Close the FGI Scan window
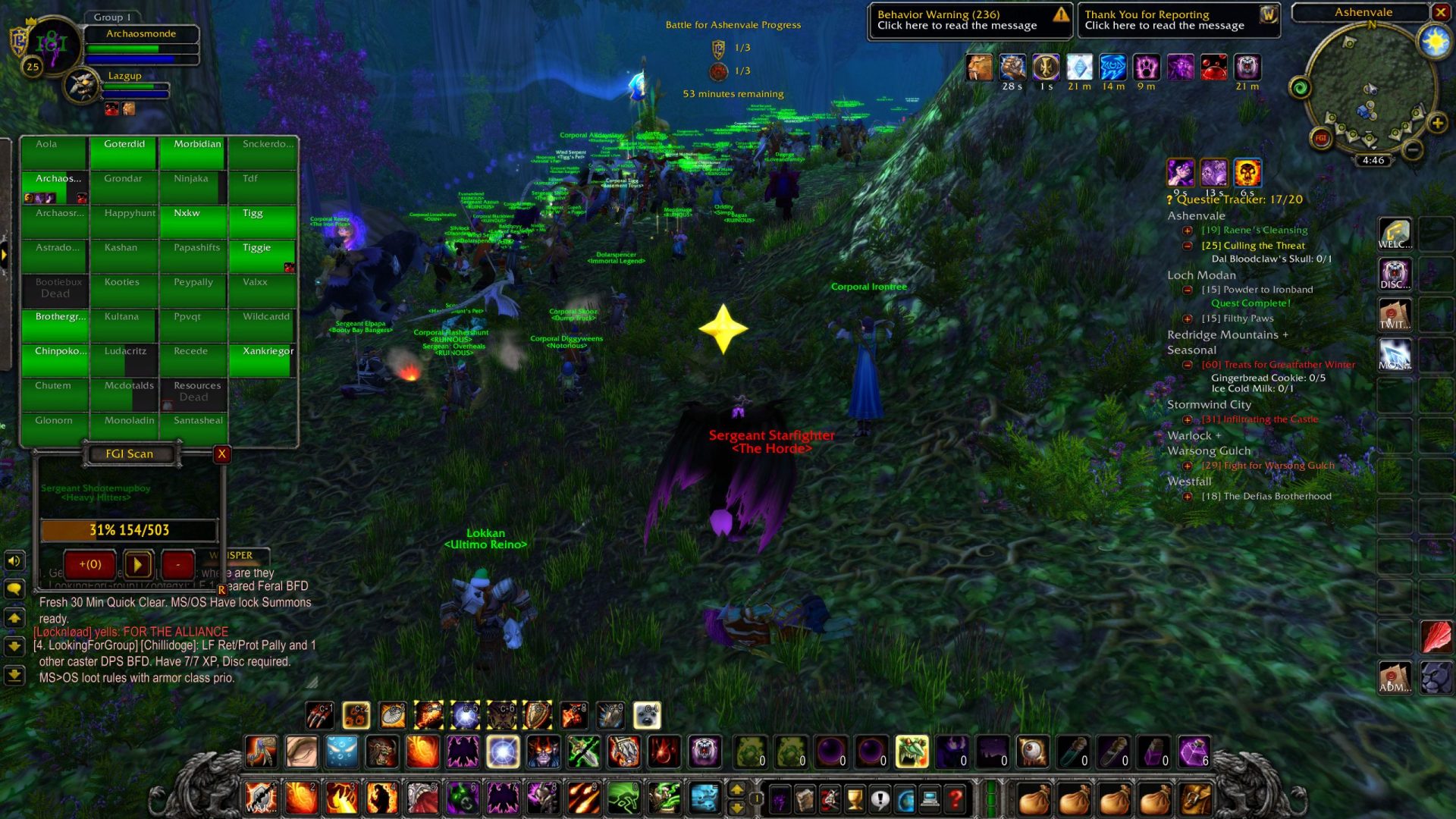Image resolution: width=1456 pixels, height=819 pixels. point(221,453)
